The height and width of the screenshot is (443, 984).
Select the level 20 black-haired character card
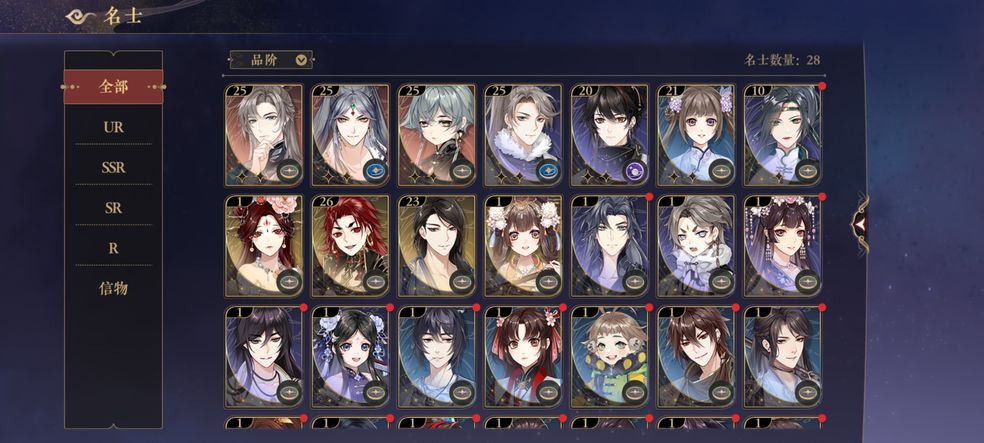tap(609, 135)
